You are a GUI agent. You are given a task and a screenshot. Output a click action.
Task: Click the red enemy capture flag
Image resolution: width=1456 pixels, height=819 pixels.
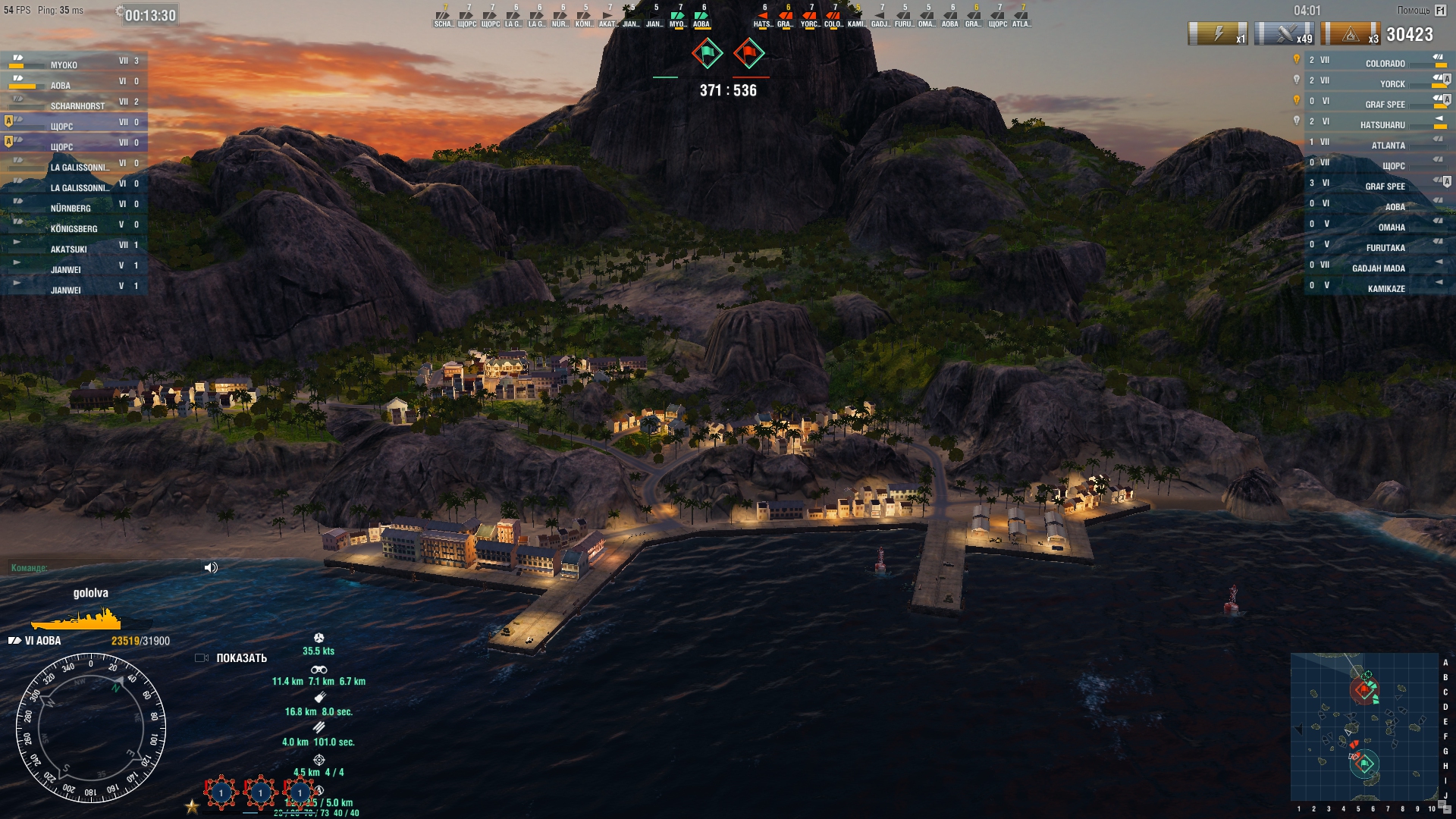point(749,54)
